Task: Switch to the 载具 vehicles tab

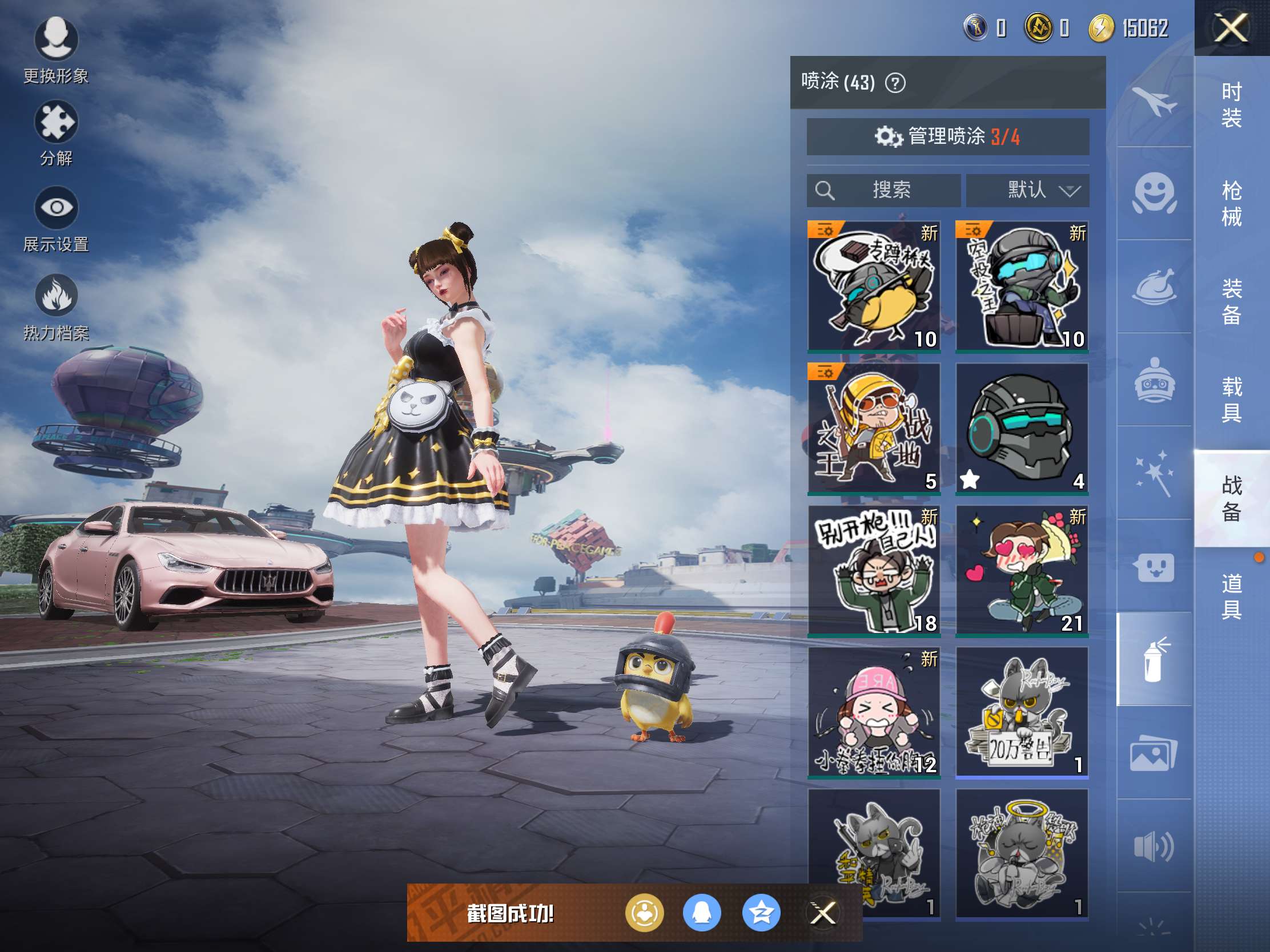Action: point(1232,400)
